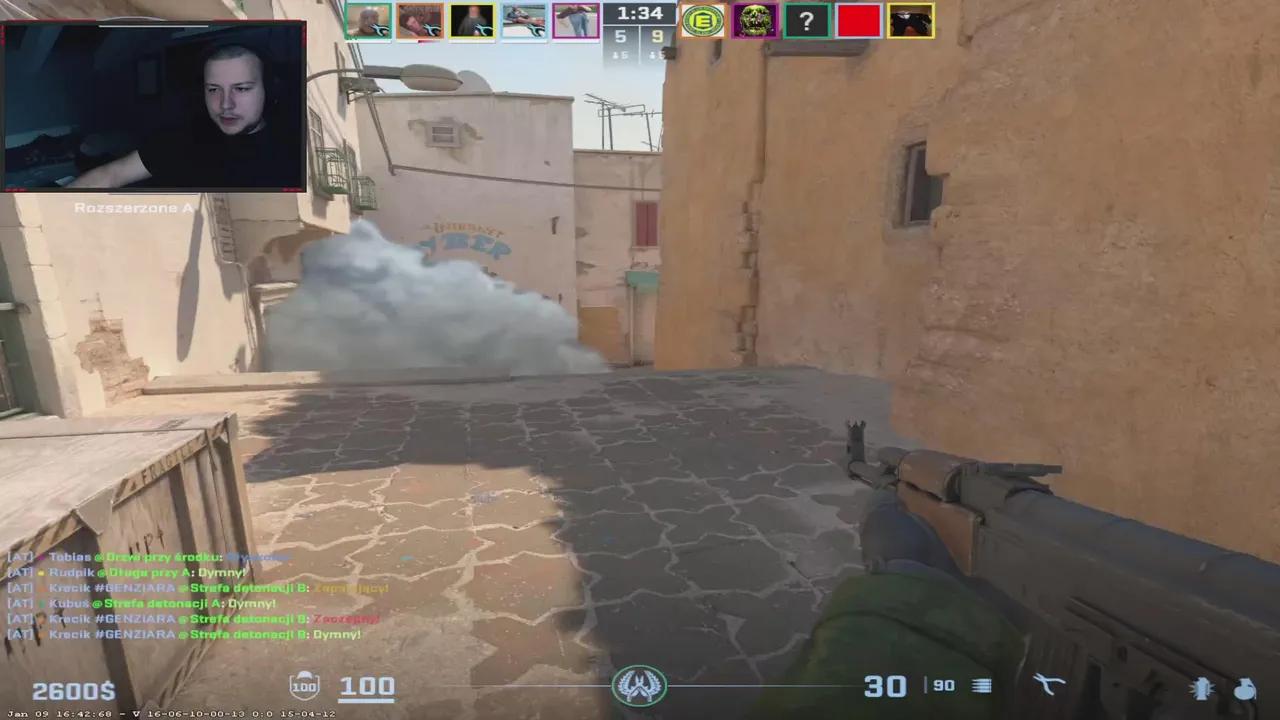Click the green E team logo in the scoreboard
Image resolution: width=1280 pixels, height=720 pixels.
702,20
